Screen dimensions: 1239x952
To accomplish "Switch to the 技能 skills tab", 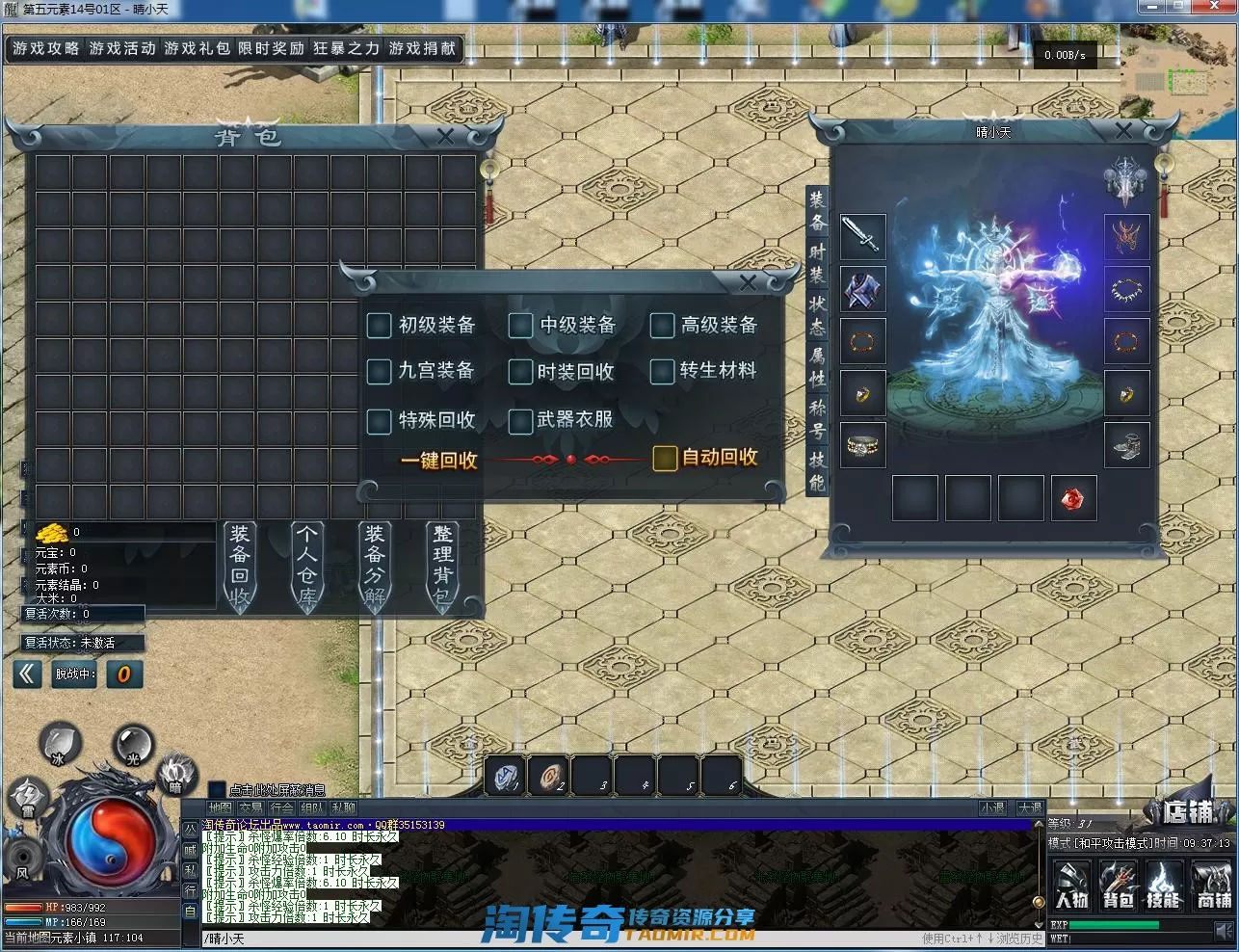I will [817, 471].
